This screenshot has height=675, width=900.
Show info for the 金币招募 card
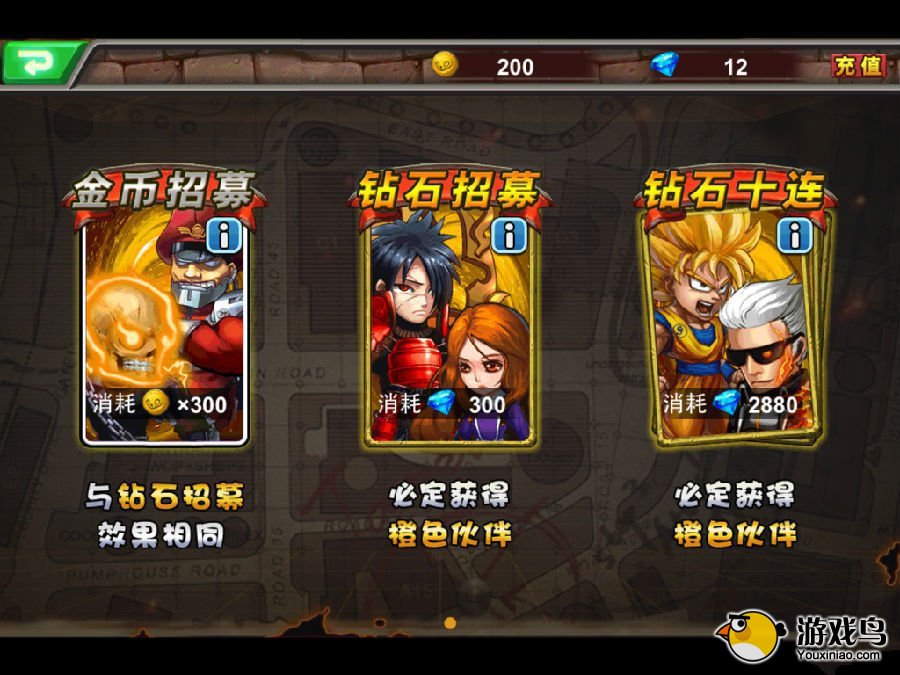coord(222,236)
